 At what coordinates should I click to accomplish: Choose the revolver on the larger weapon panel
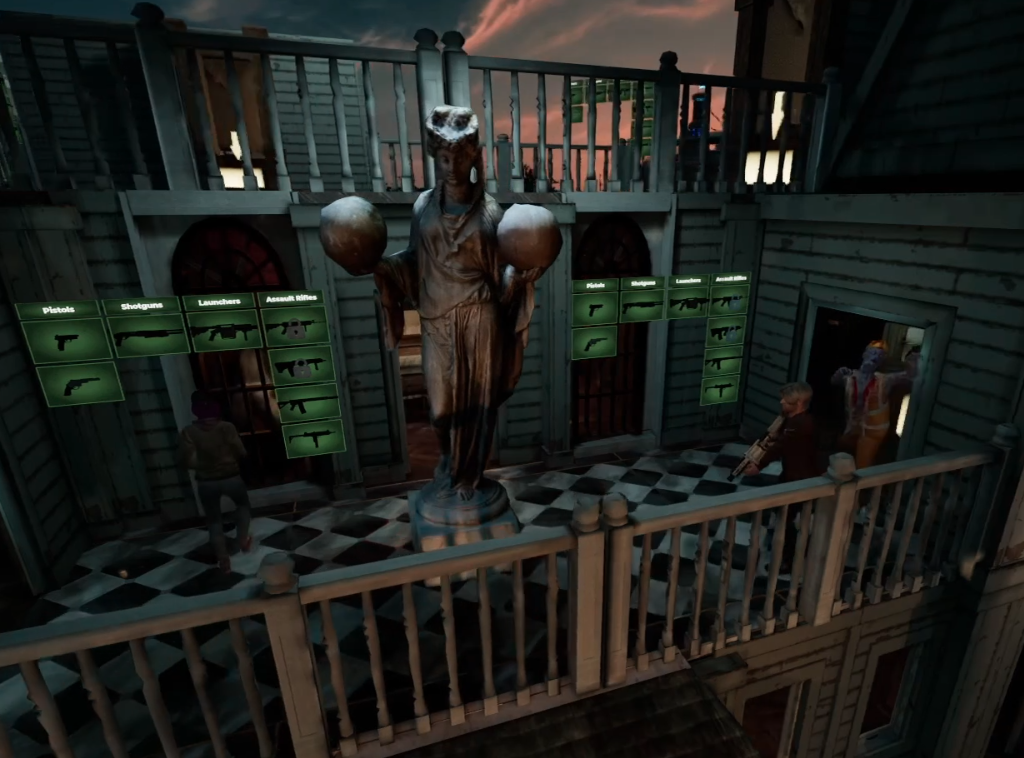(x=80, y=384)
